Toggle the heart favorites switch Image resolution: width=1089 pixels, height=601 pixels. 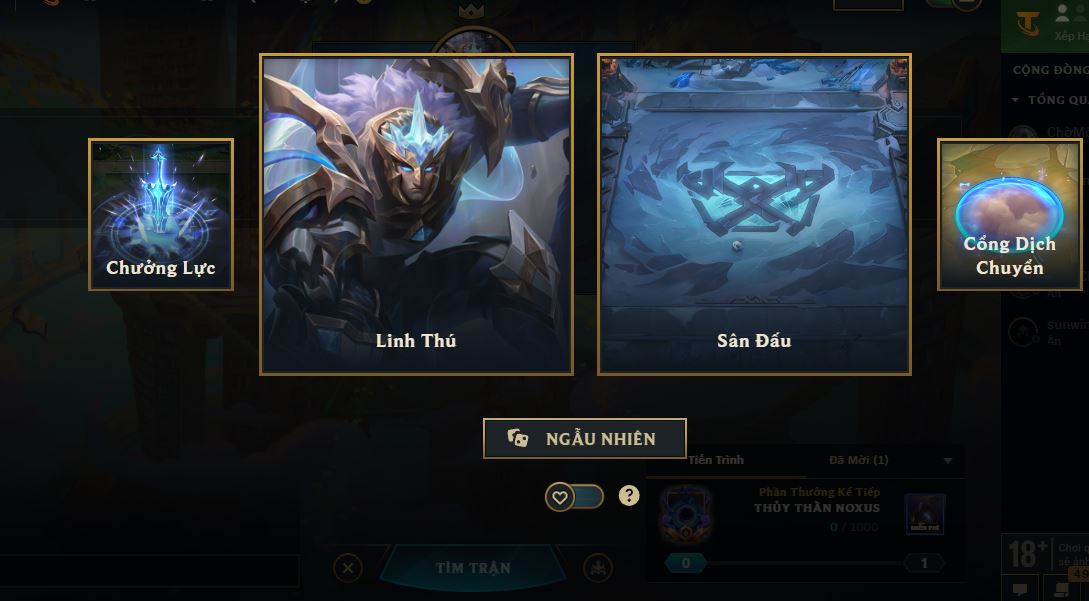[574, 496]
